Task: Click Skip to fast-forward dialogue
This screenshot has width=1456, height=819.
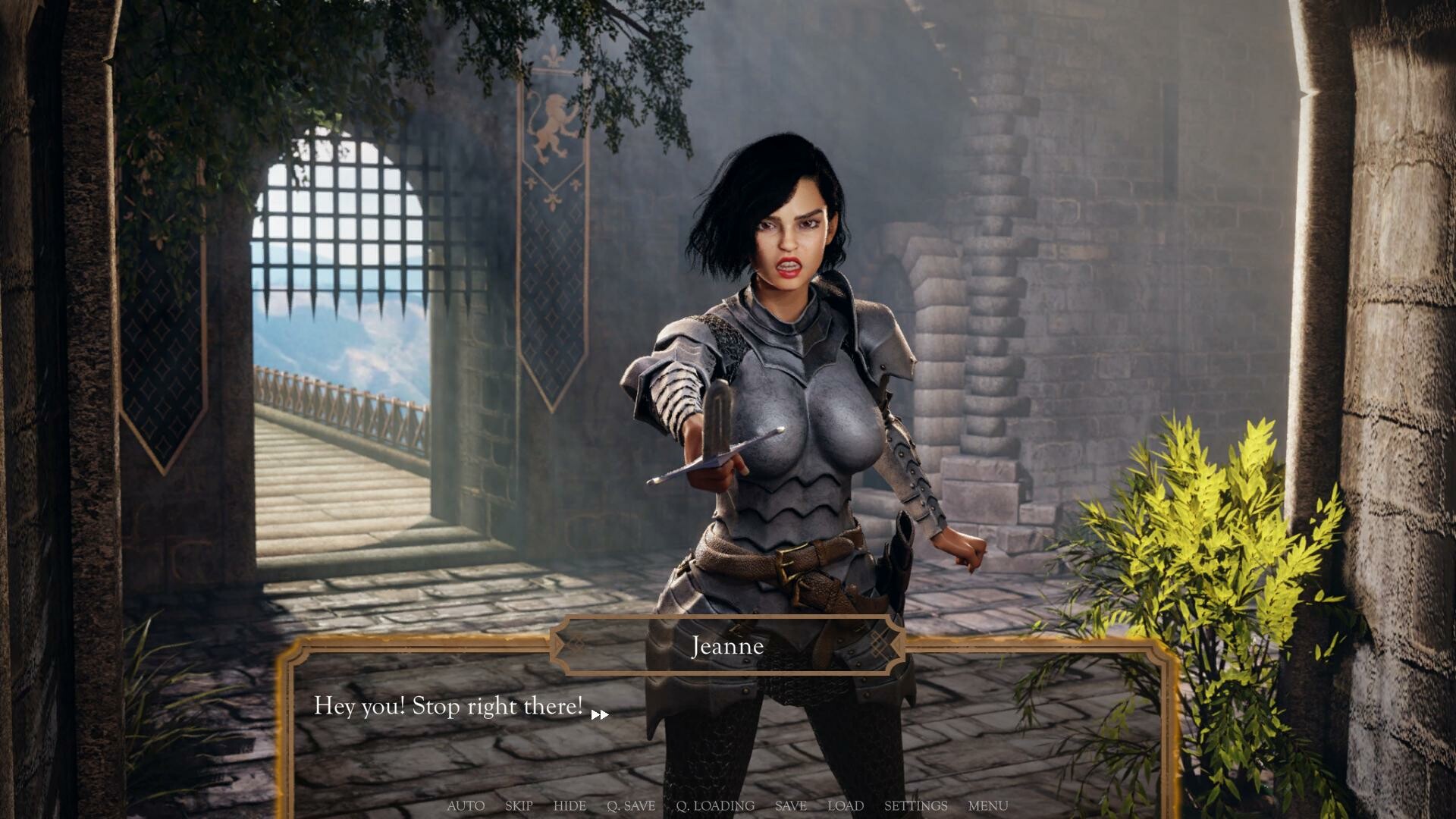Action: pyautogui.click(x=519, y=805)
